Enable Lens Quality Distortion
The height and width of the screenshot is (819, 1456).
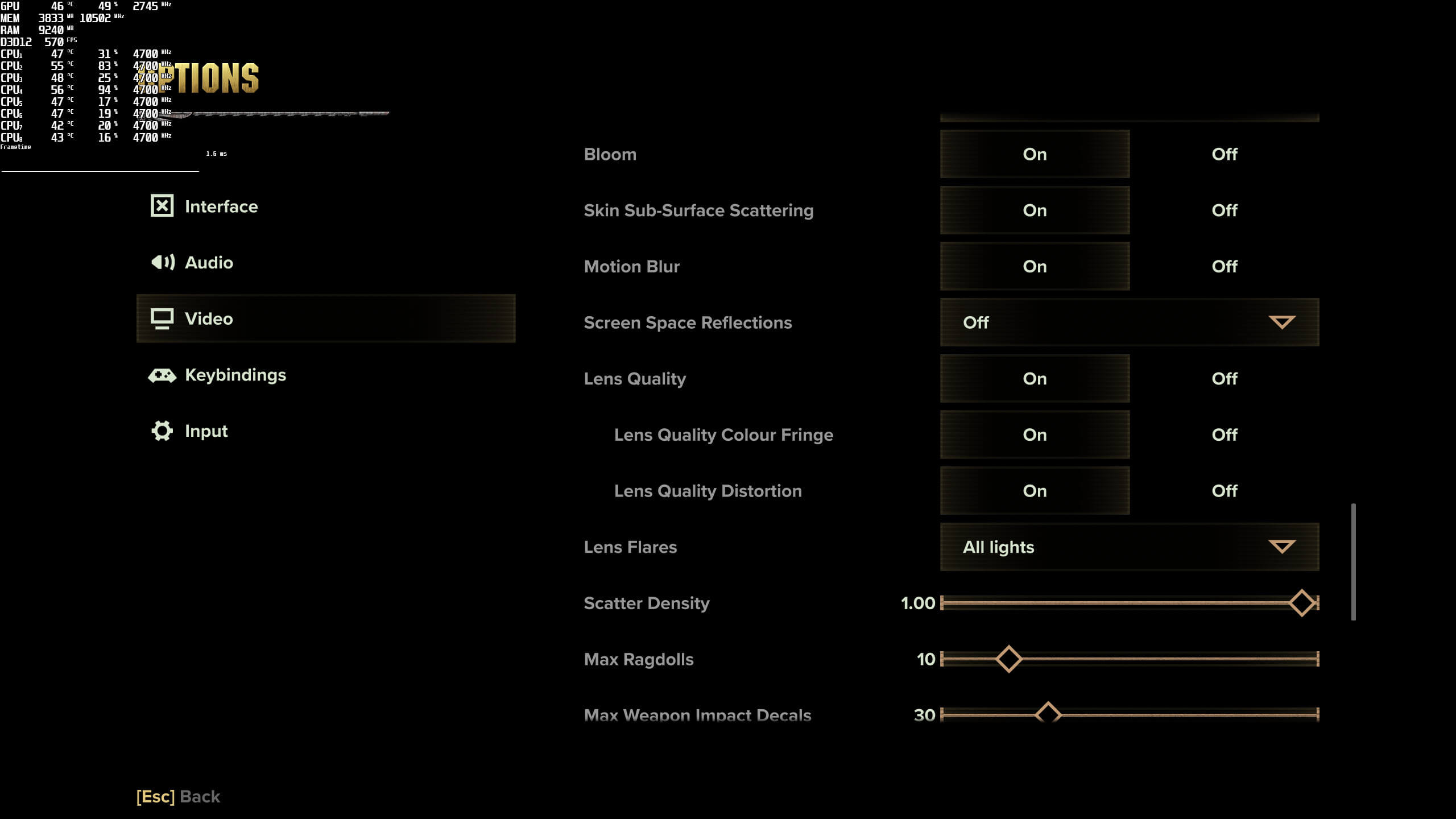[1035, 490]
